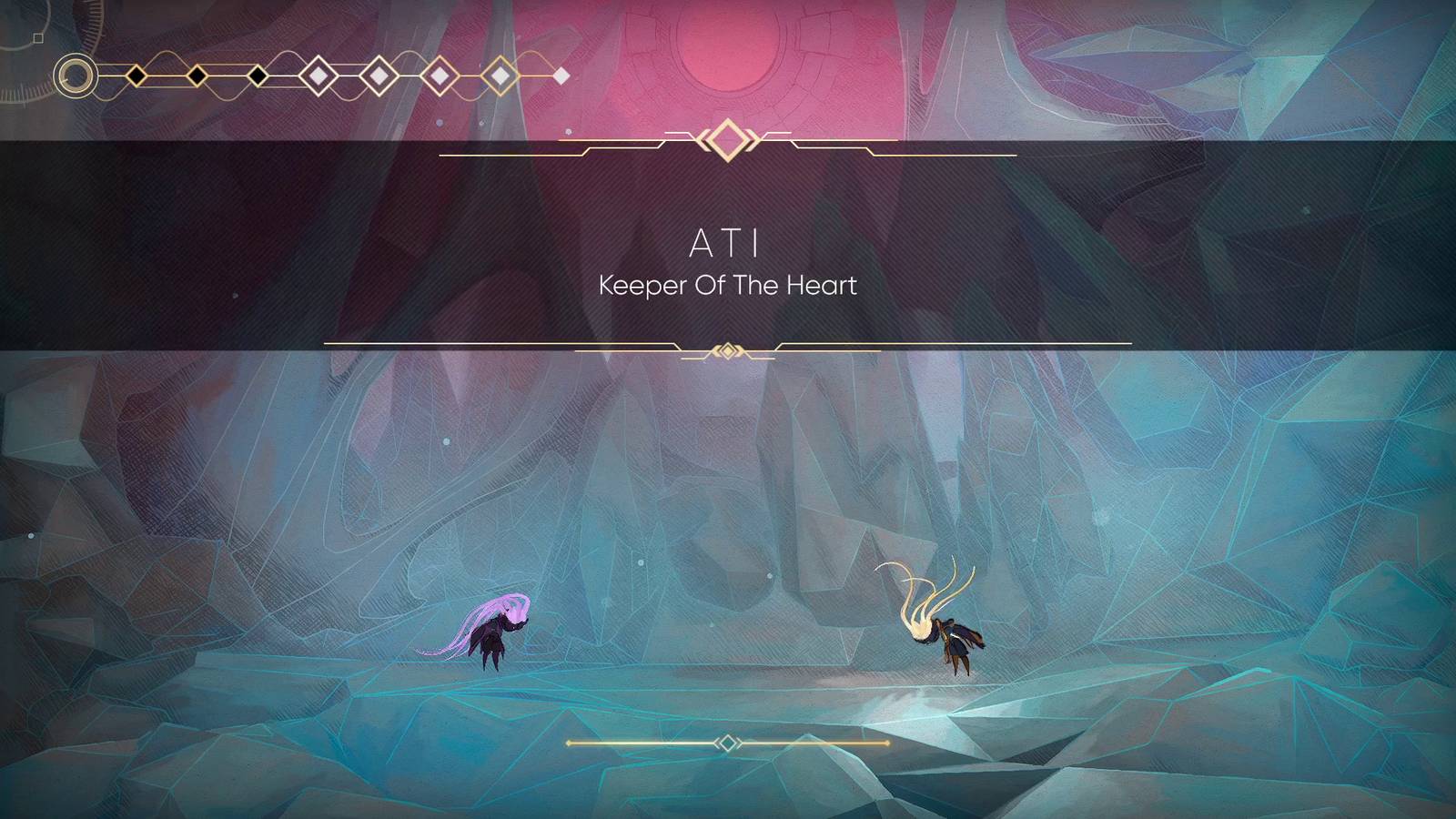Click the subtitle Keeper Of The Heart
The height and width of the screenshot is (819, 1456).
(x=728, y=284)
